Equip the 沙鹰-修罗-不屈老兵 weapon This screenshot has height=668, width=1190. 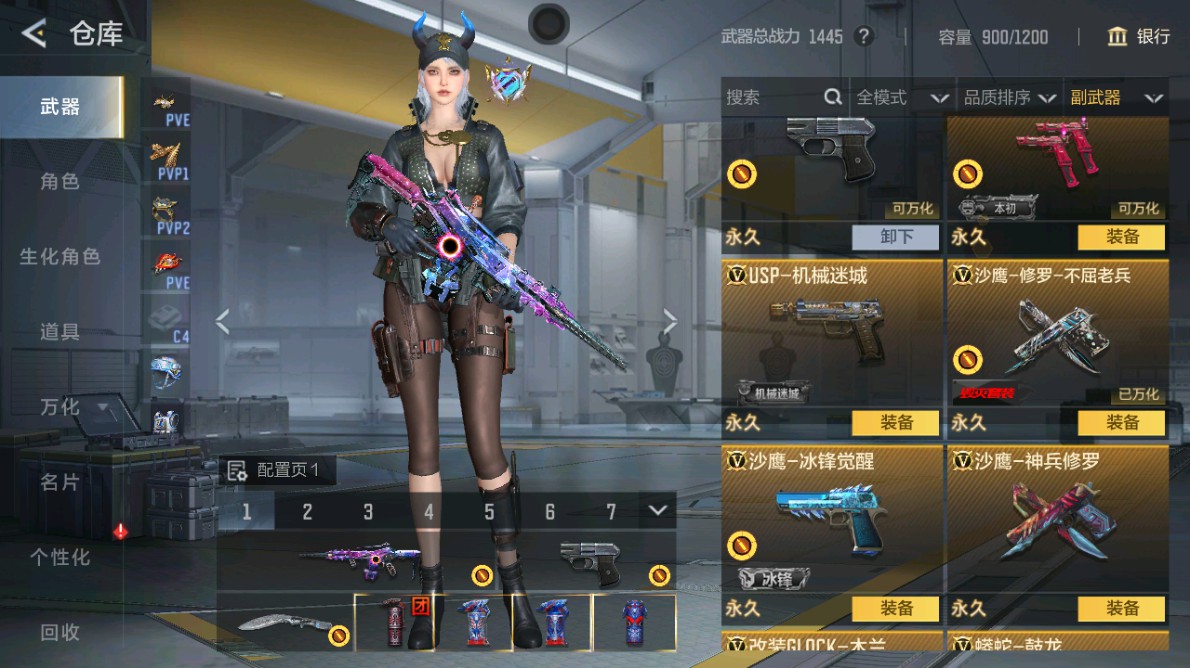pyautogui.click(x=1121, y=423)
